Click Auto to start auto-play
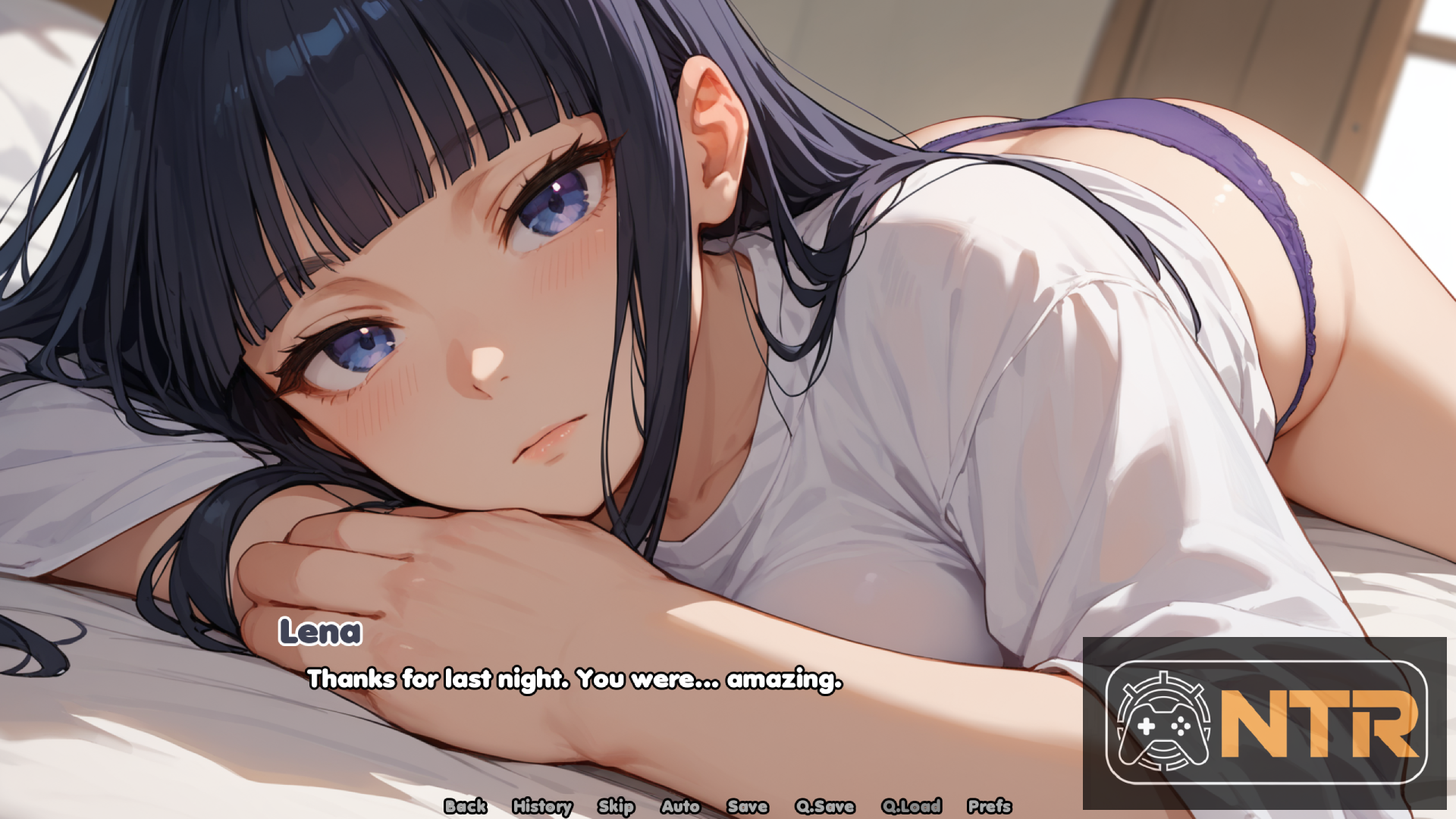The height and width of the screenshot is (819, 1456). click(681, 807)
